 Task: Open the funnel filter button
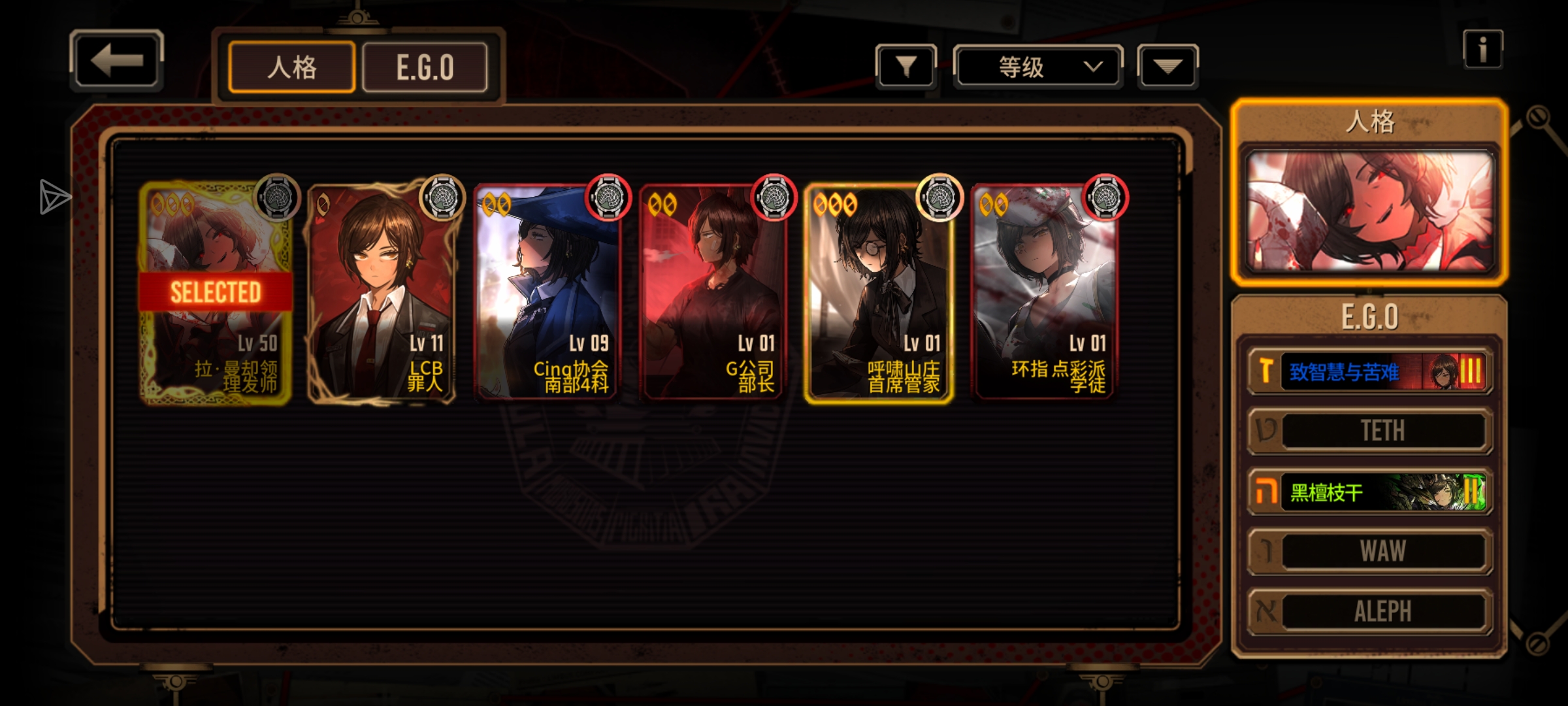906,66
